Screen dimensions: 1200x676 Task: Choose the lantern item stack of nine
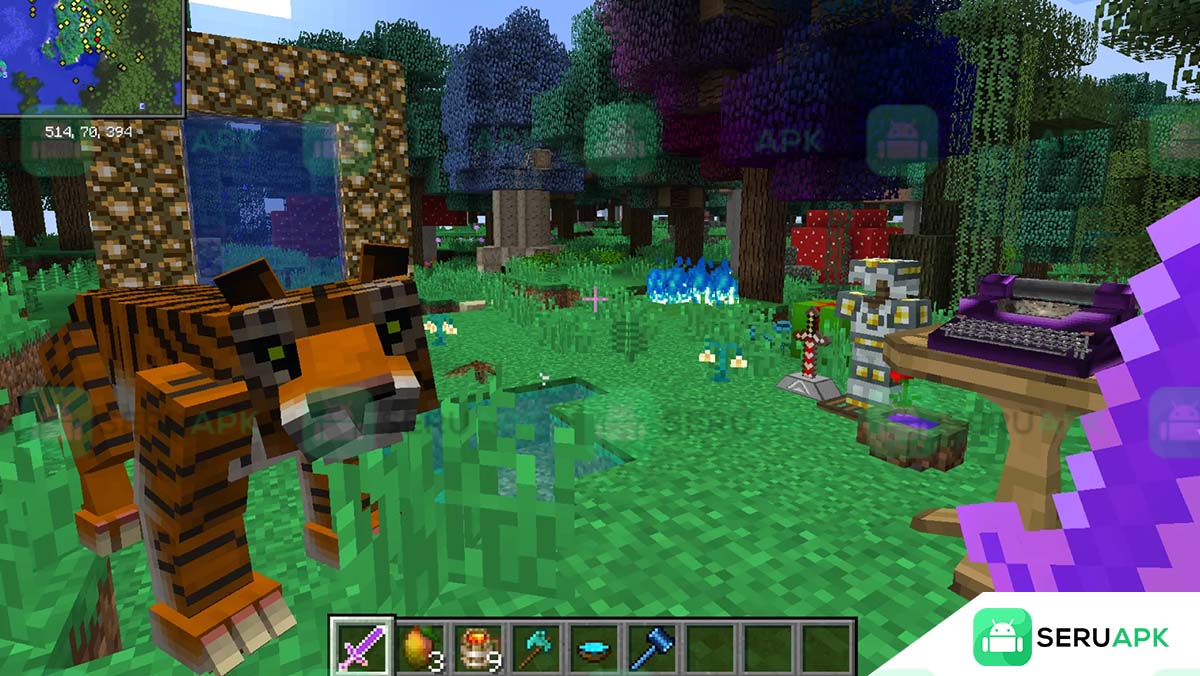click(477, 645)
